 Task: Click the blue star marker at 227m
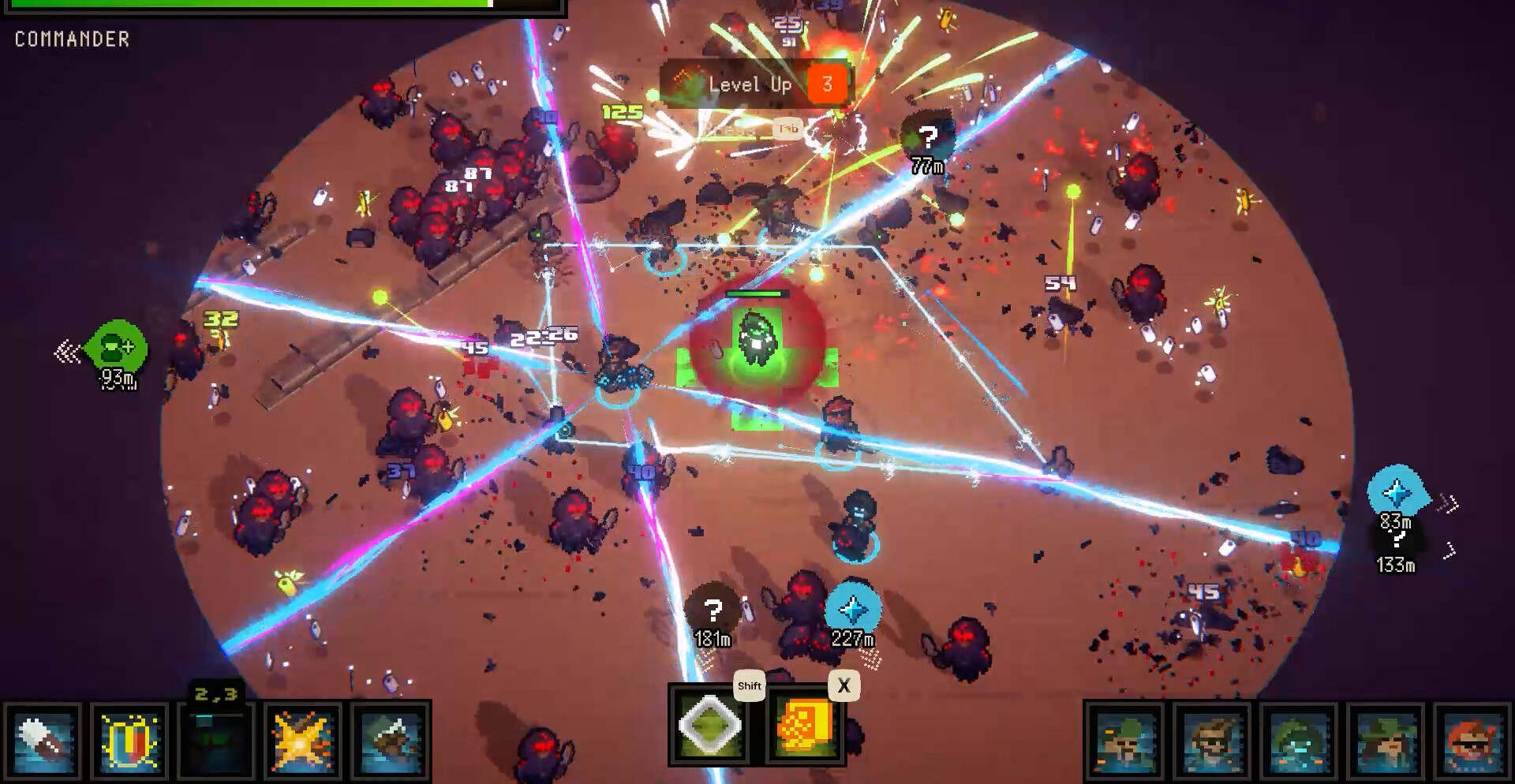click(853, 610)
